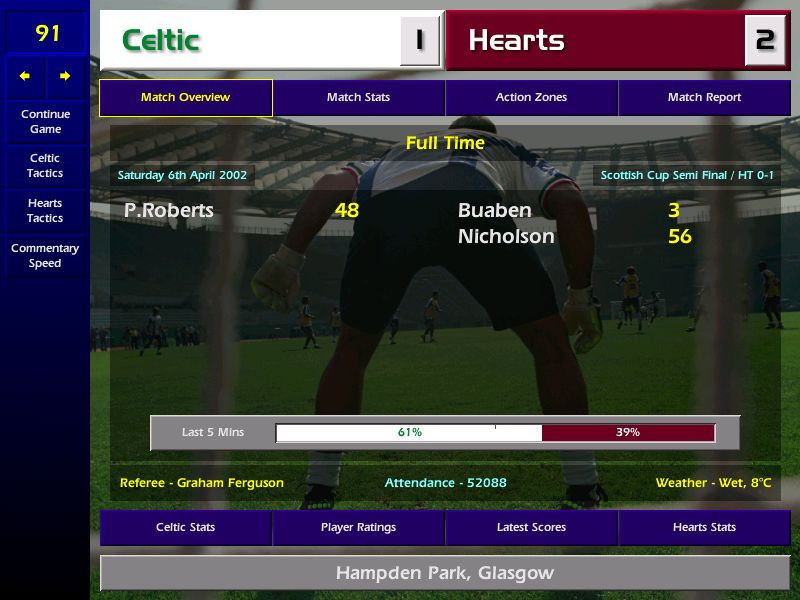Viewport: 800px width, 600px height.
Task: Click the Hampden Park, Glasgow stadium bar
Action: point(444,573)
